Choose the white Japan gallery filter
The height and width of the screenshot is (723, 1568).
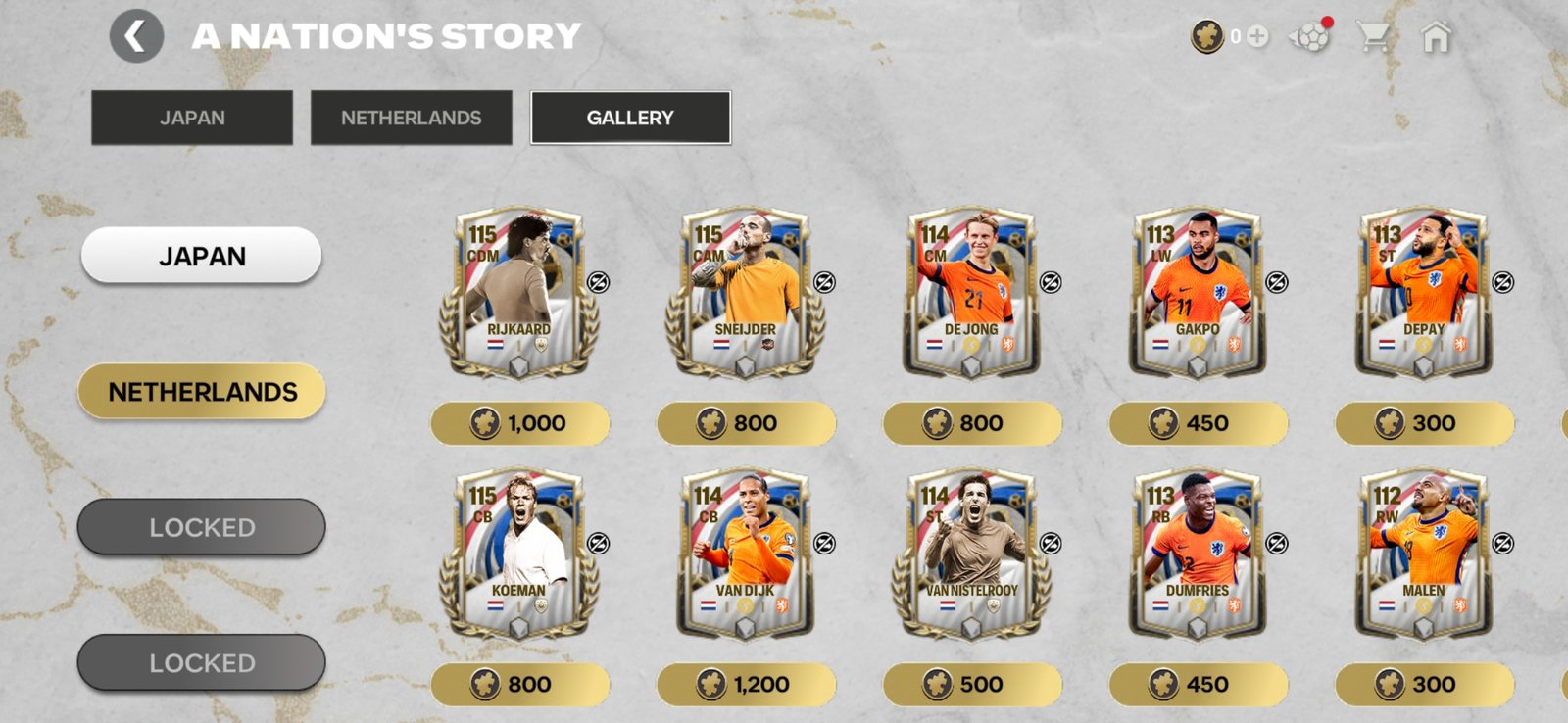click(202, 256)
